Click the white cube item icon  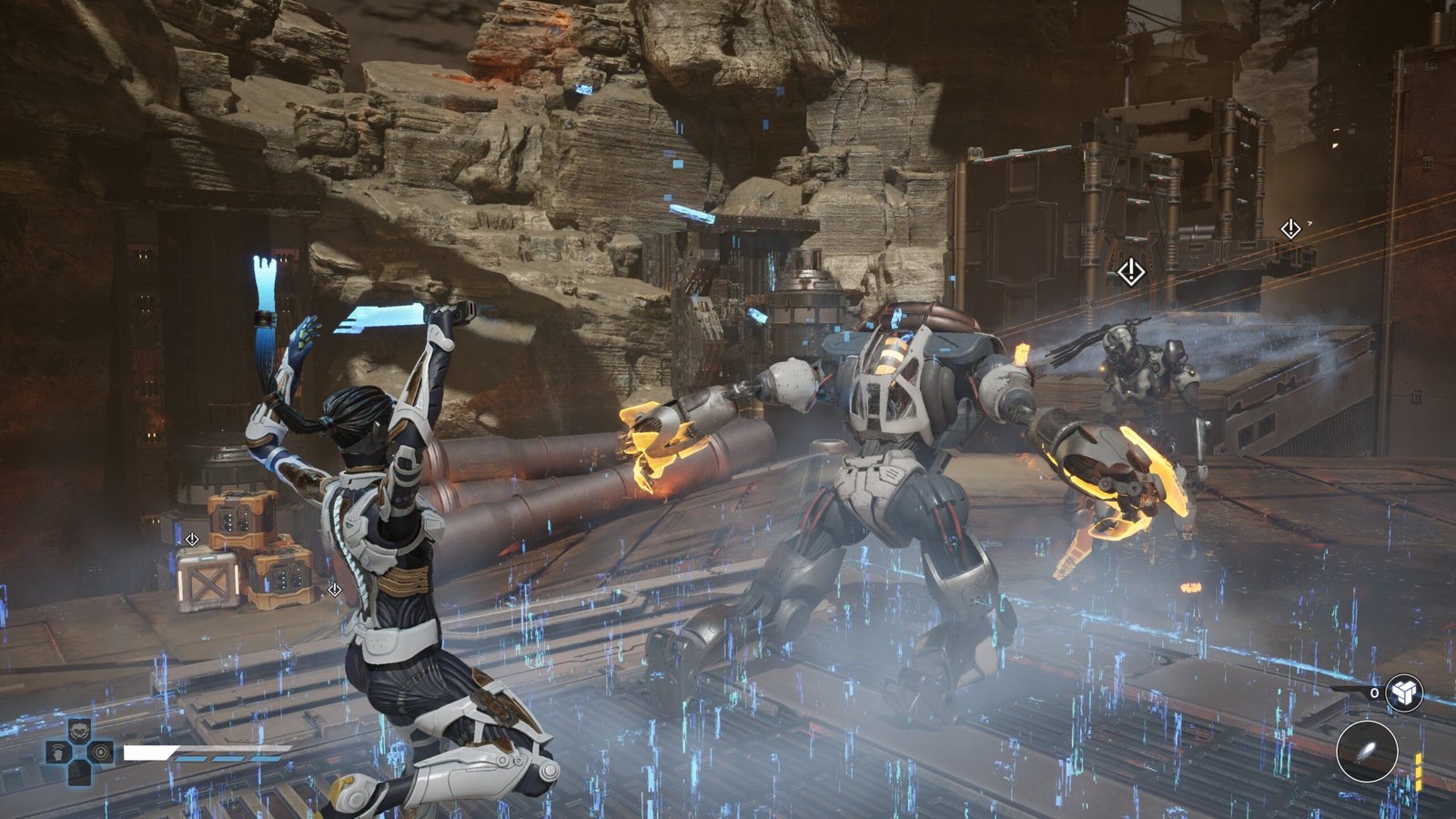pyautogui.click(x=1403, y=693)
